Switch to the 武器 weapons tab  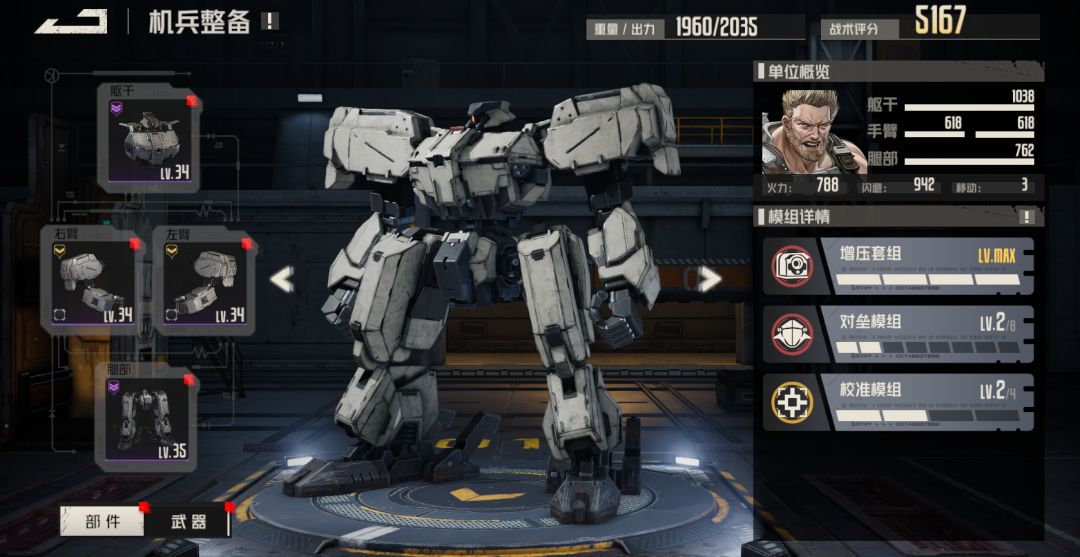pyautogui.click(x=188, y=521)
